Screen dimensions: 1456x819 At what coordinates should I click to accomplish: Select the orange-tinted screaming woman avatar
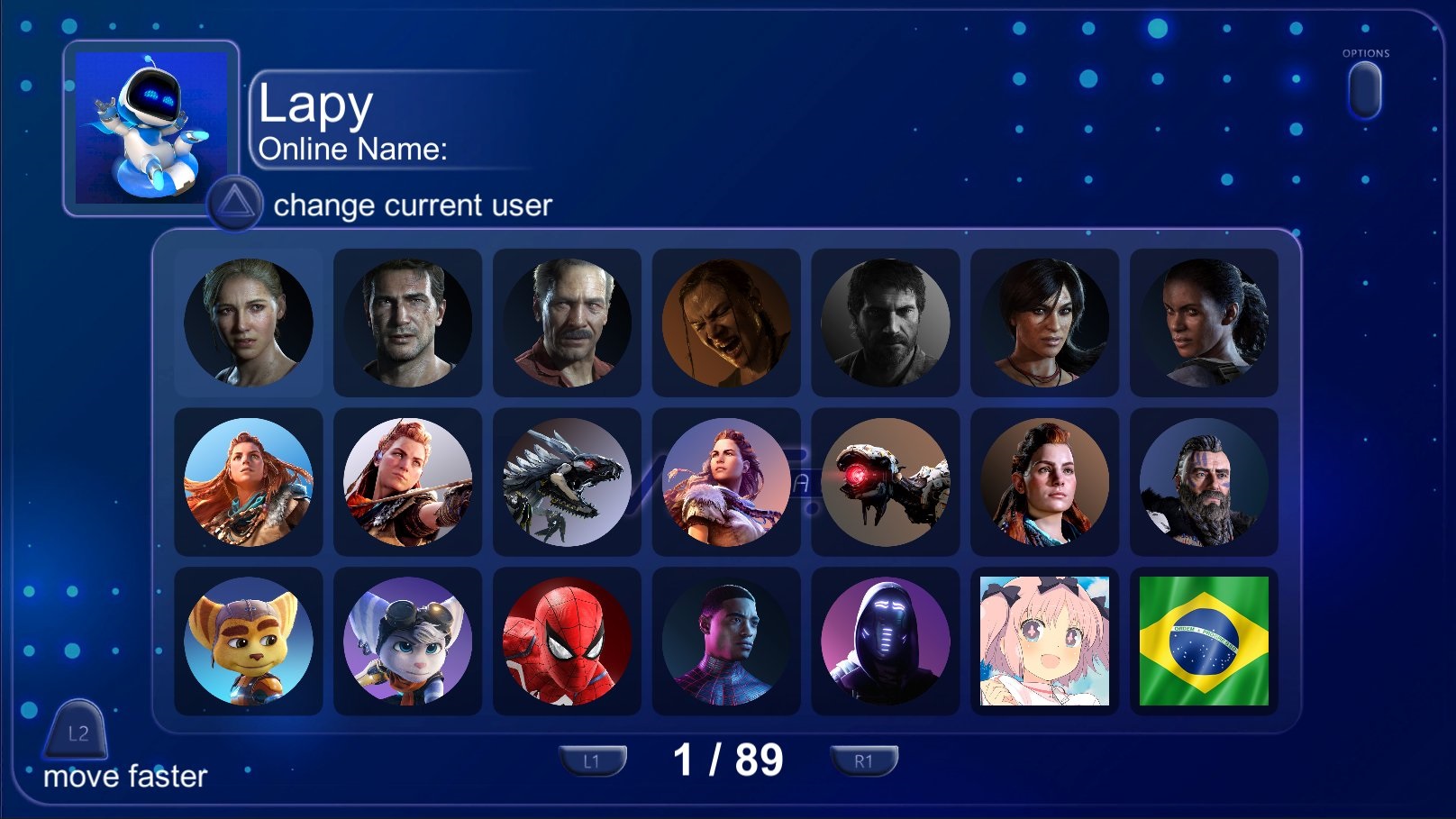(726, 323)
